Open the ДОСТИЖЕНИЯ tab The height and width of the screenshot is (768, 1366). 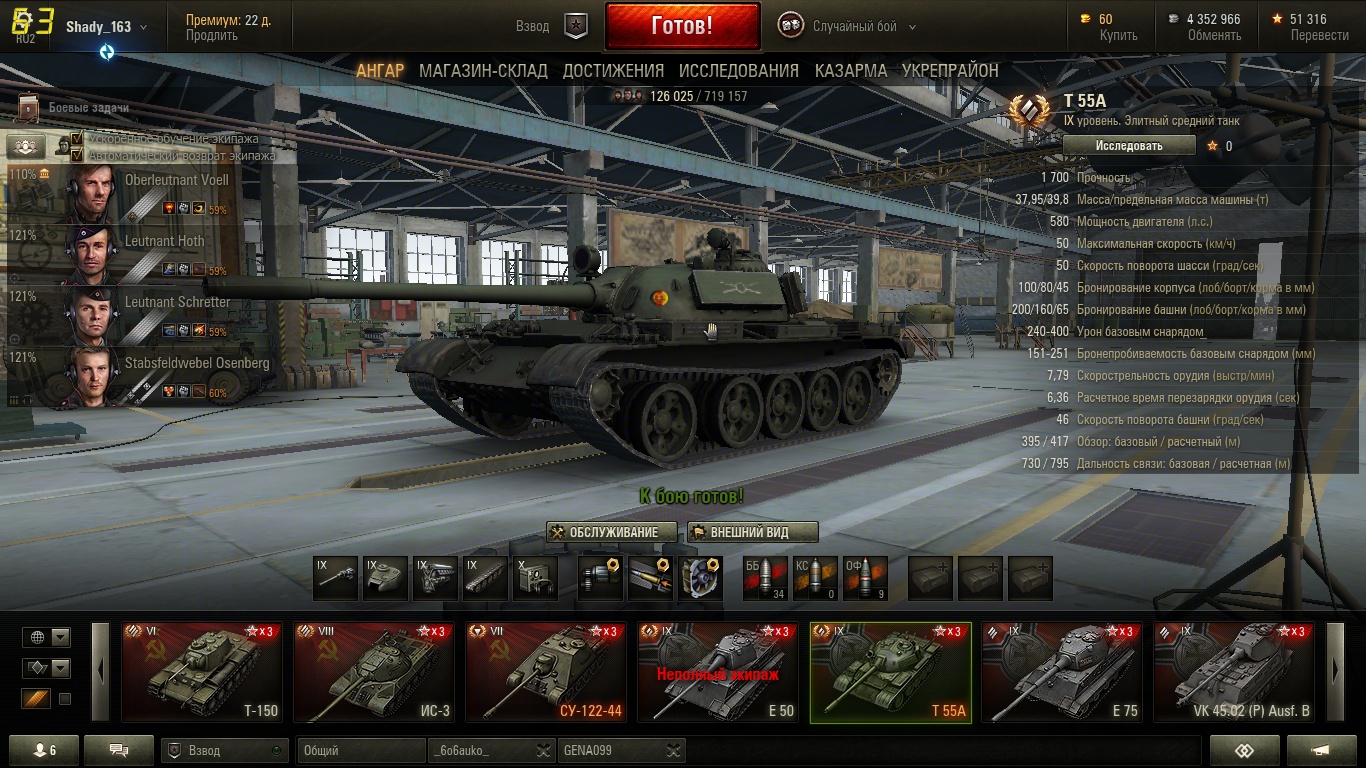click(613, 71)
